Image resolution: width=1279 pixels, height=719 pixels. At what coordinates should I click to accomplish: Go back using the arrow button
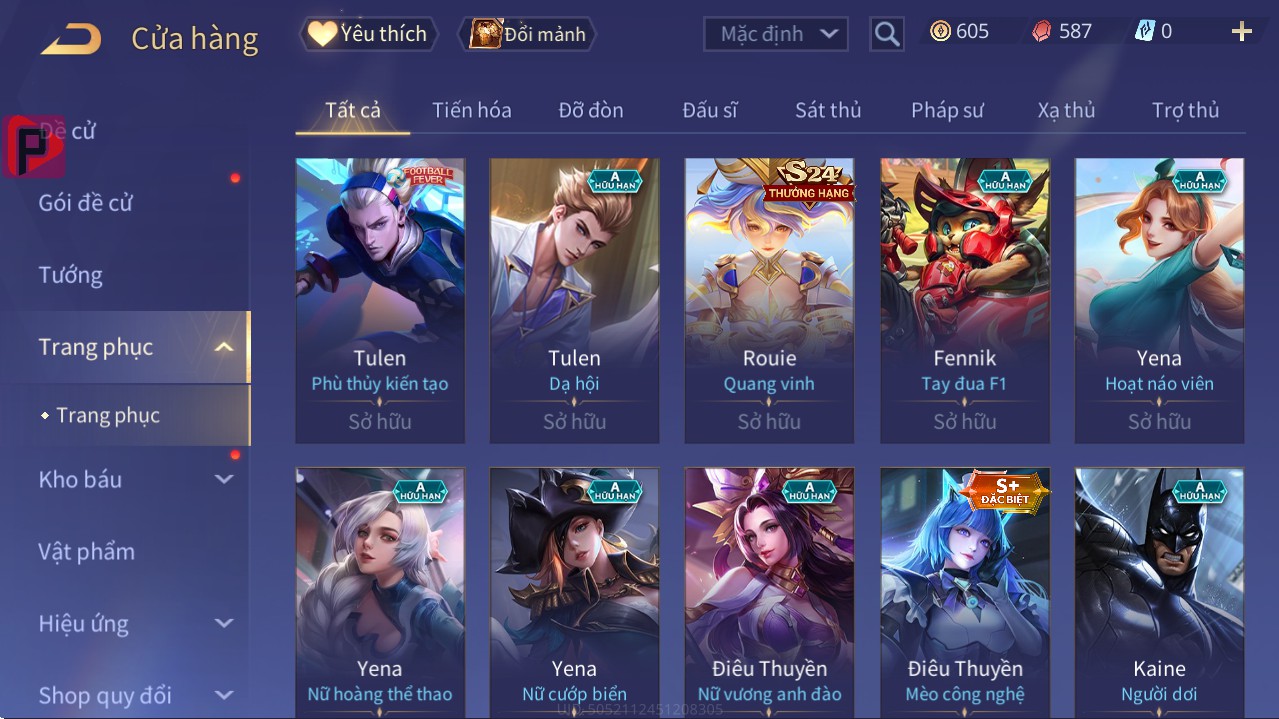[71, 39]
